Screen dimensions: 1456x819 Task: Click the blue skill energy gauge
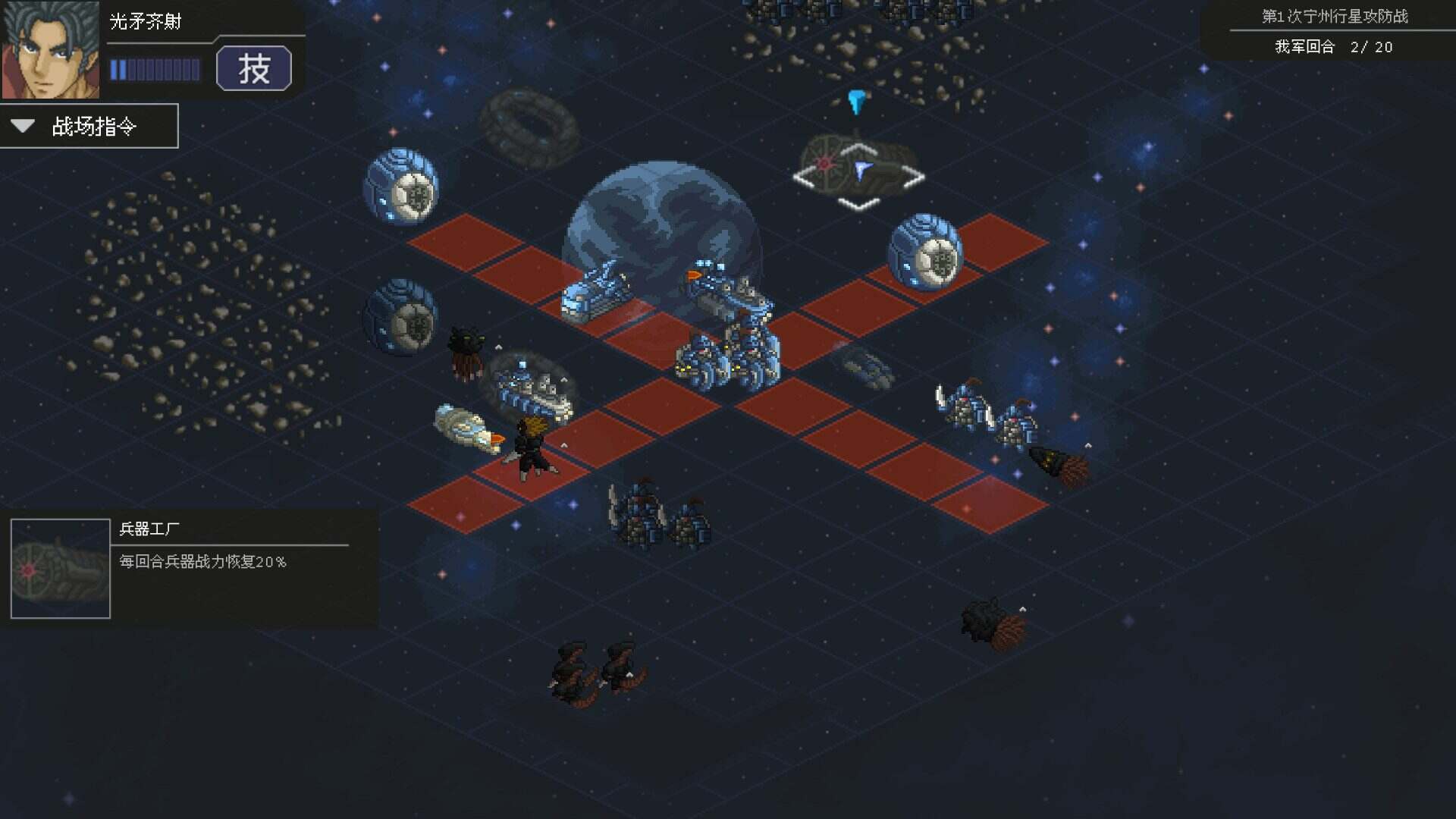[155, 69]
